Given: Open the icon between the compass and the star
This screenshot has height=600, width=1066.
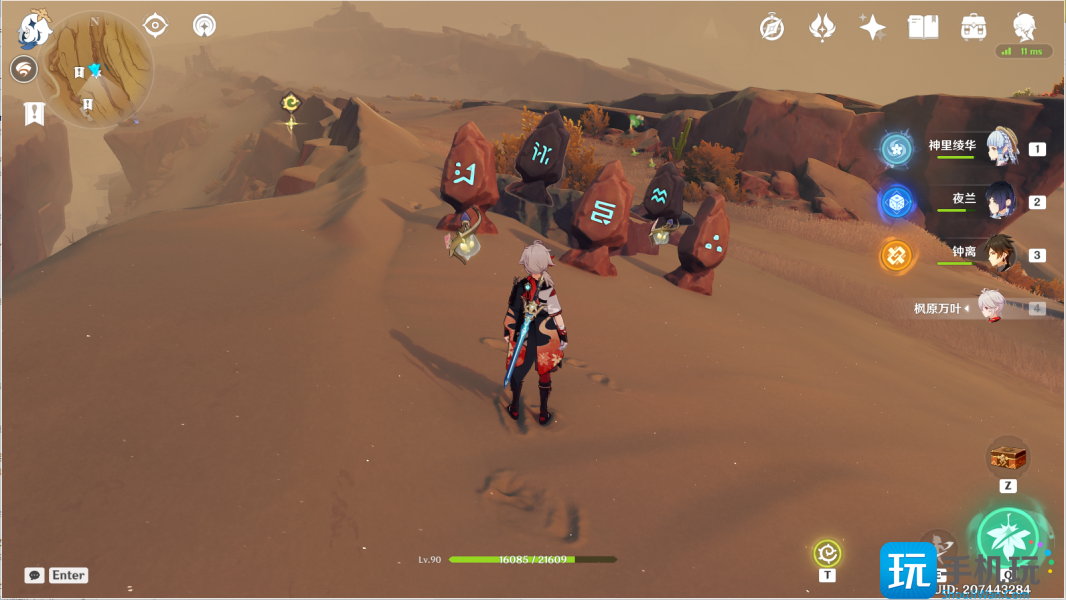Looking at the screenshot, I should point(822,28).
